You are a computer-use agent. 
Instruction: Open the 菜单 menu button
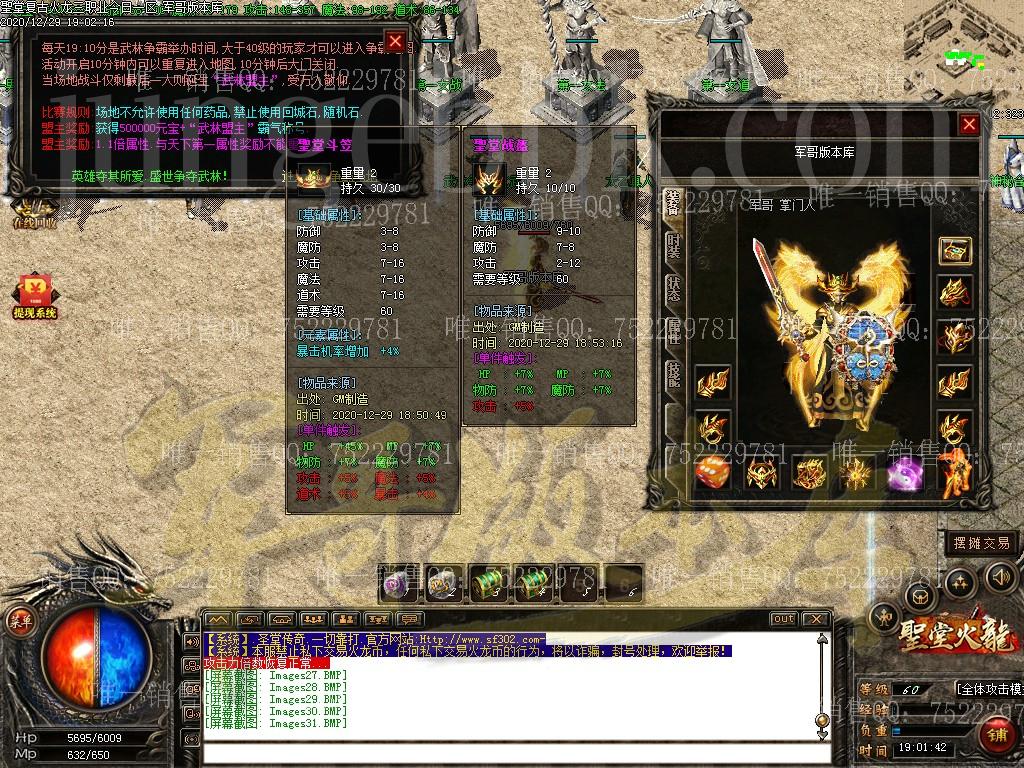tap(21, 620)
